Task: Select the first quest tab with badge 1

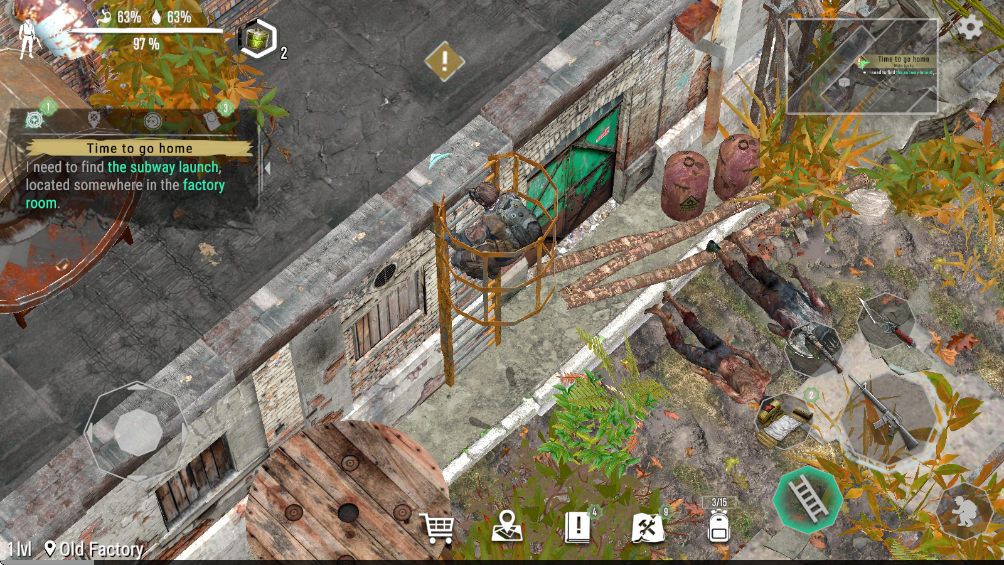Action: (x=35, y=119)
